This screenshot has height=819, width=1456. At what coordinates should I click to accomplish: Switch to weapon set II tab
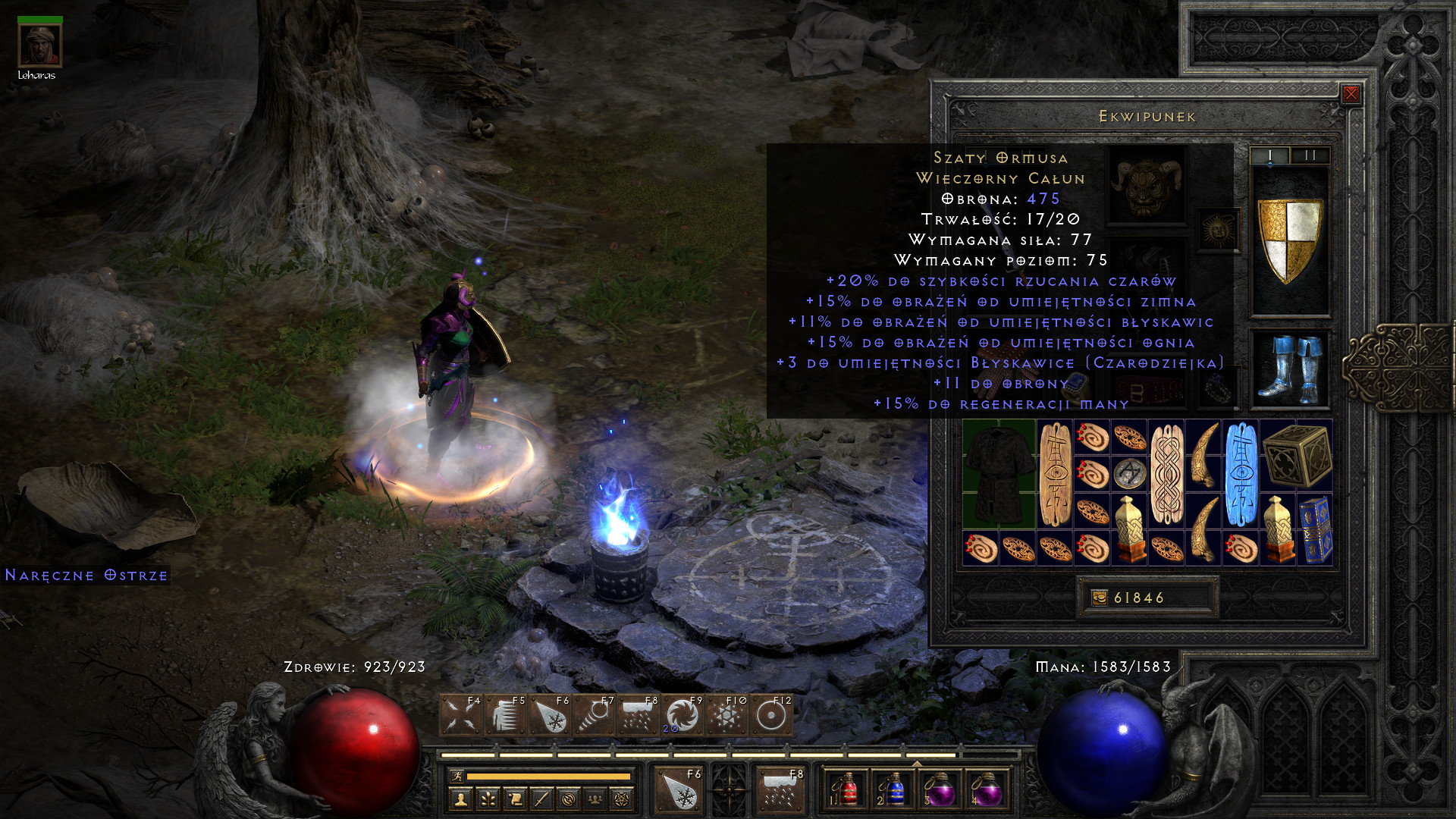click(x=1310, y=155)
